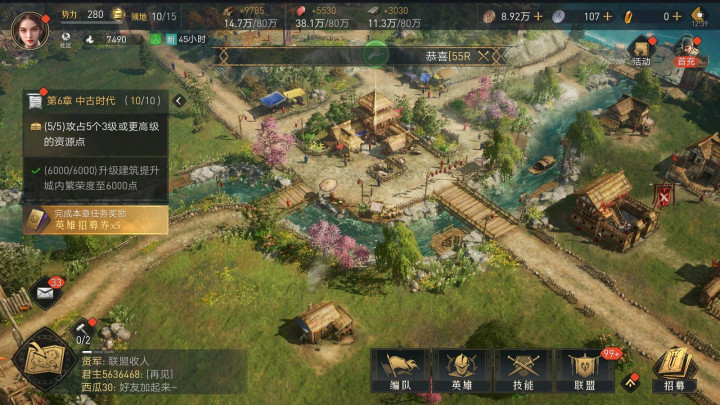Open the mail envelope inbox
This screenshot has height=405, width=720.
tap(46, 293)
